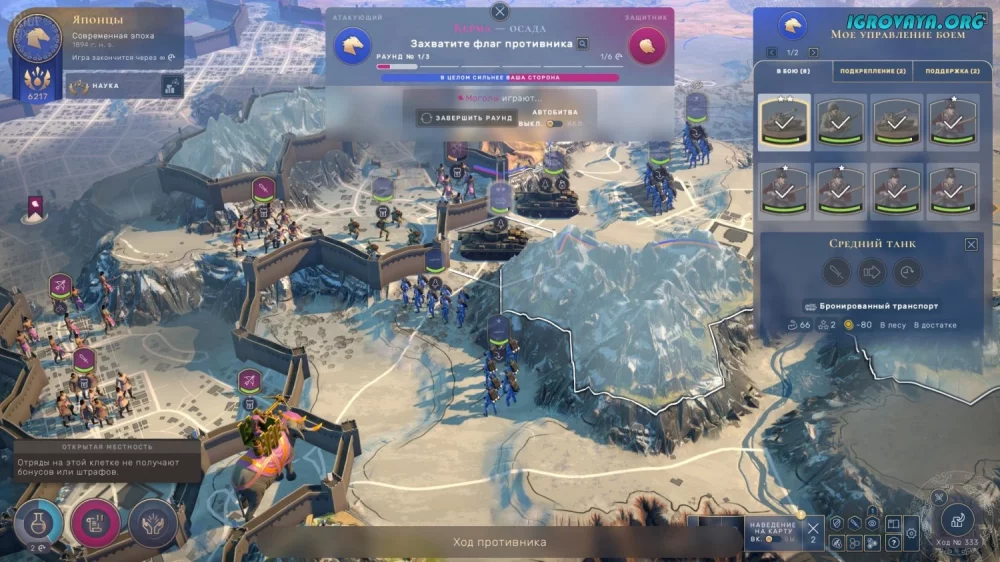Select the highlighted two-star tank unit card
The width and height of the screenshot is (1000, 562).
point(784,122)
